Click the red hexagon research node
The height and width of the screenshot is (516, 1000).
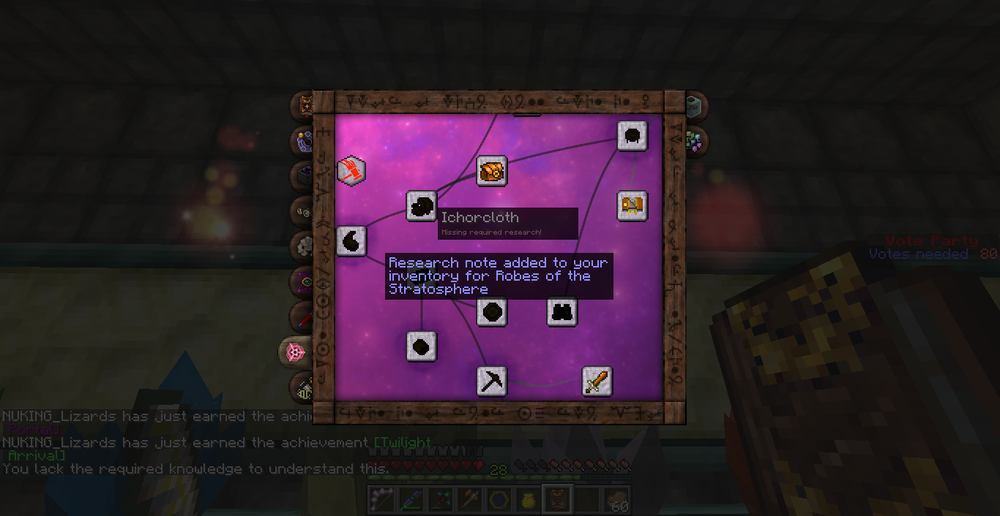tap(351, 171)
